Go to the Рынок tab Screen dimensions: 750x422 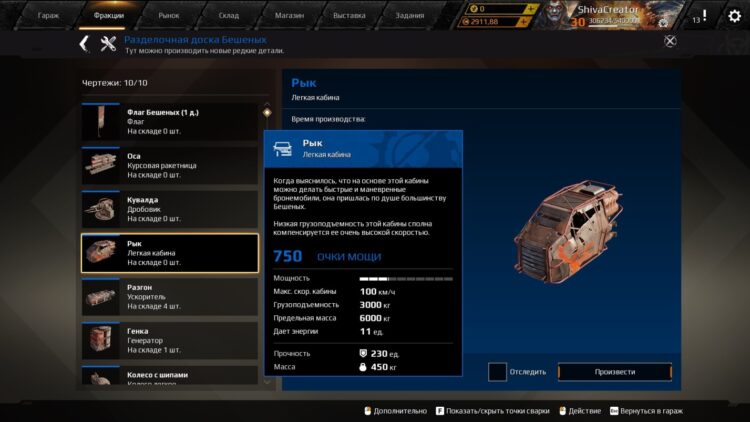[168, 16]
